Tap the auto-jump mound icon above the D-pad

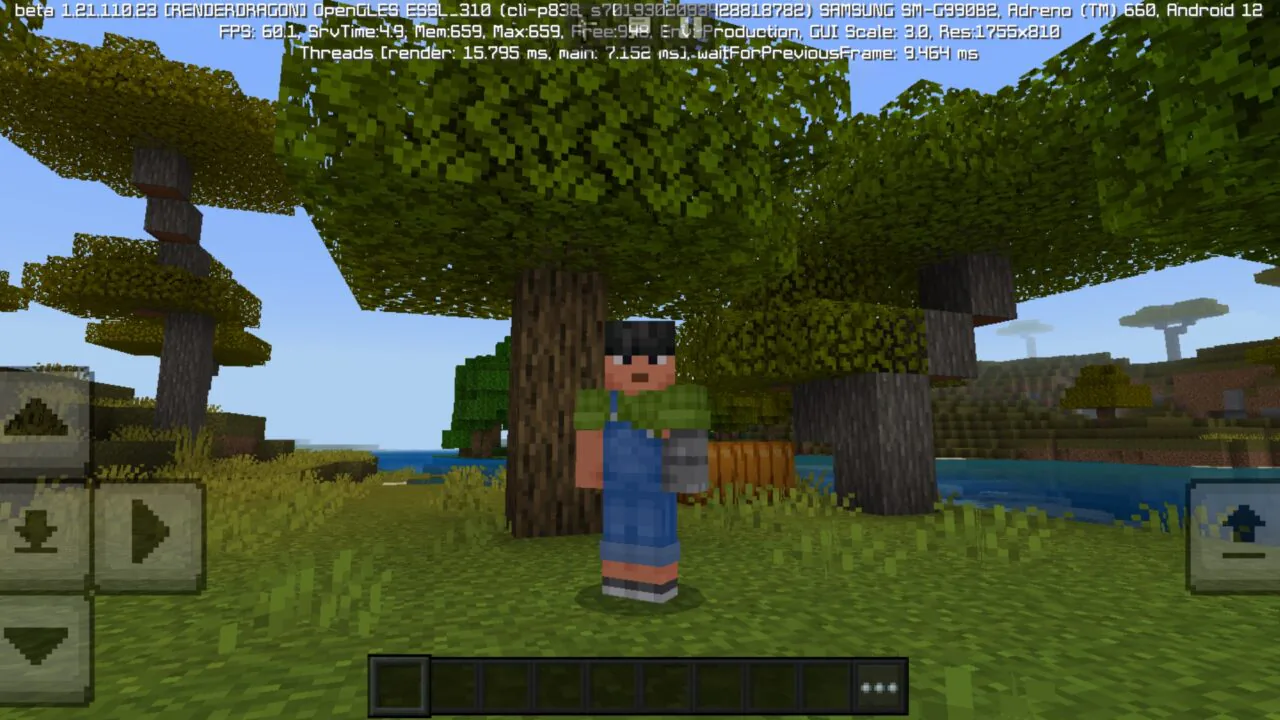click(x=35, y=415)
